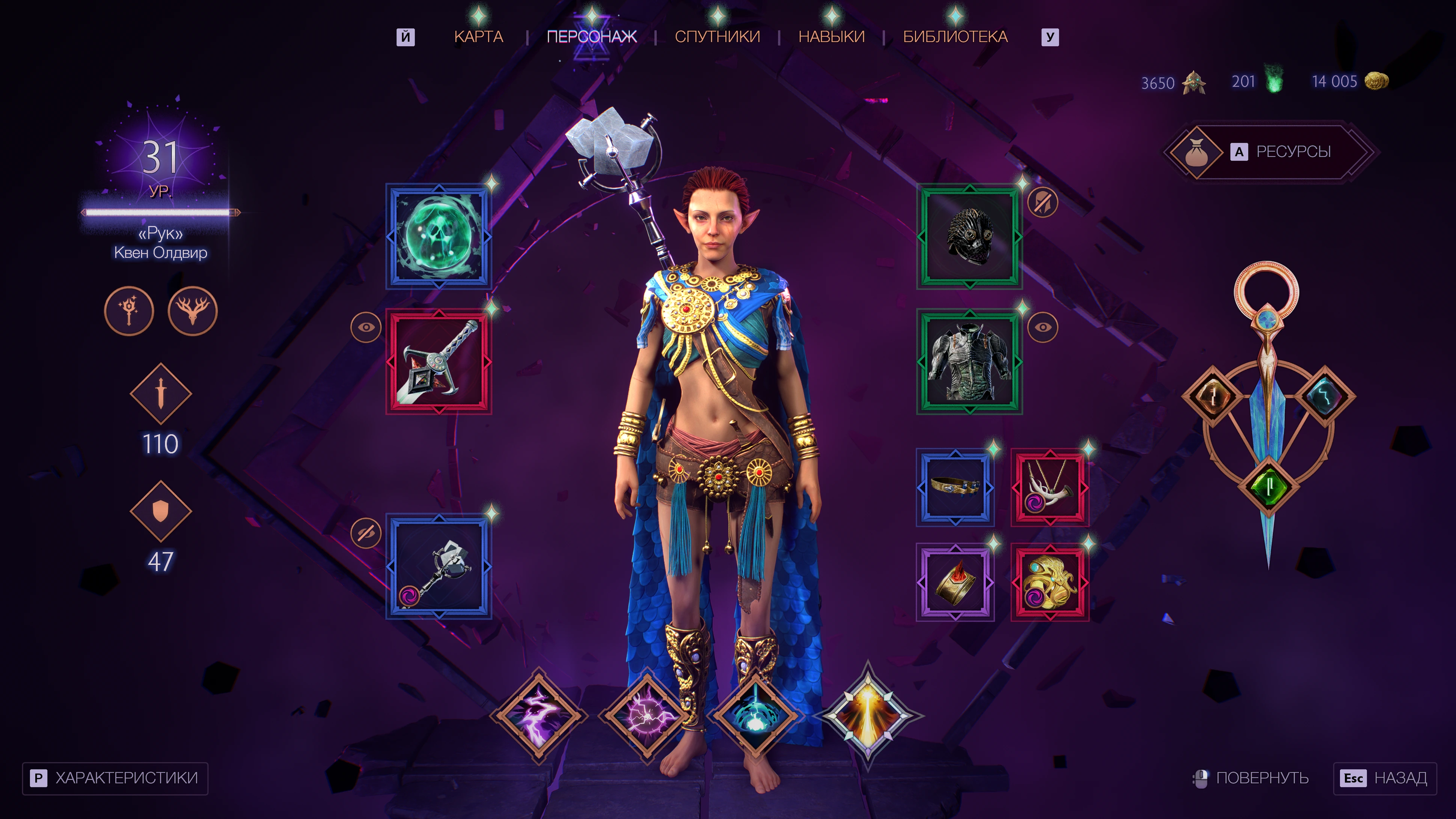The height and width of the screenshot is (819, 1456).
Task: Open the chest armor equipment slot
Action: pos(969,361)
